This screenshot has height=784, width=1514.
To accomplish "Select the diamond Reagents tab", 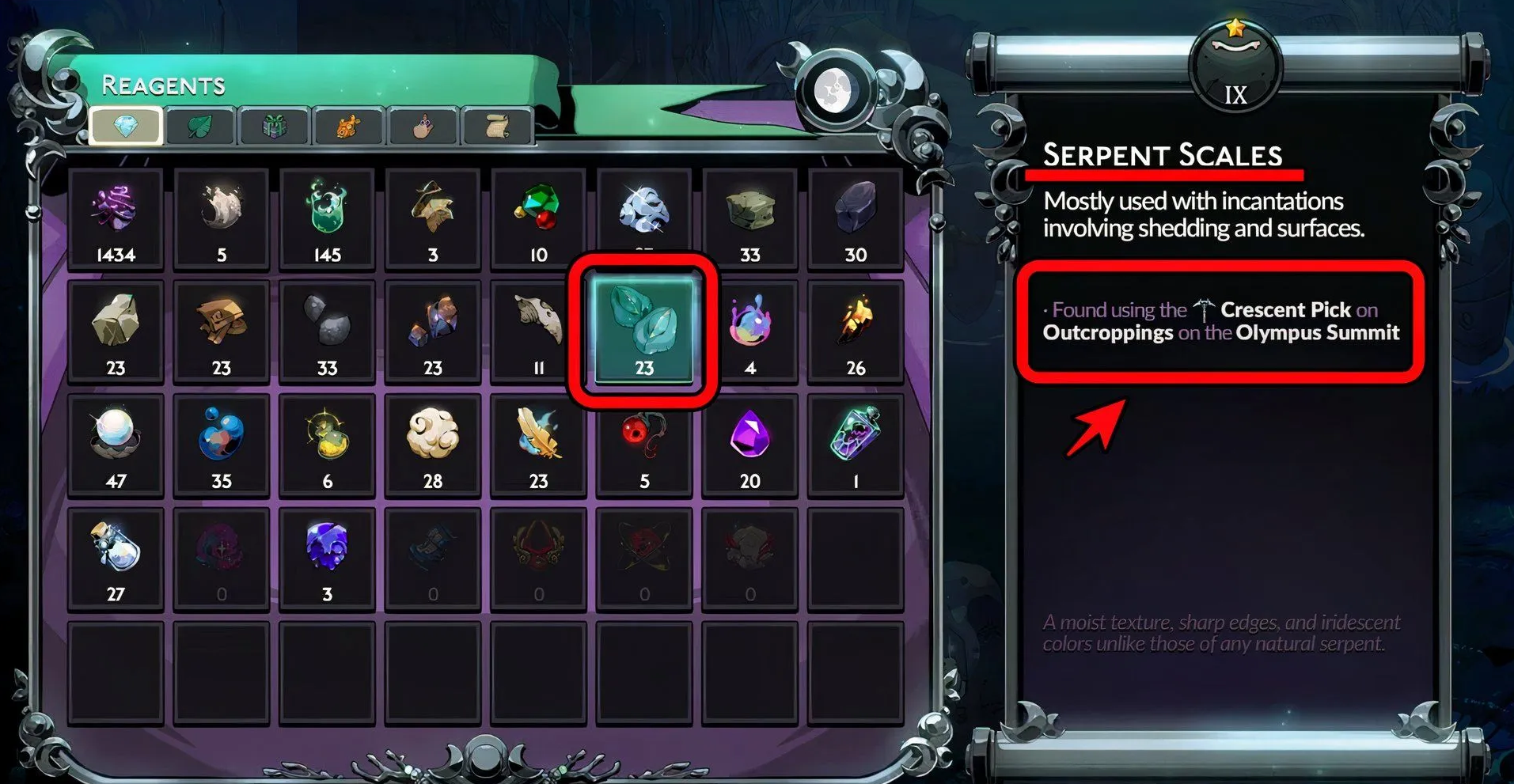I will (x=126, y=127).
